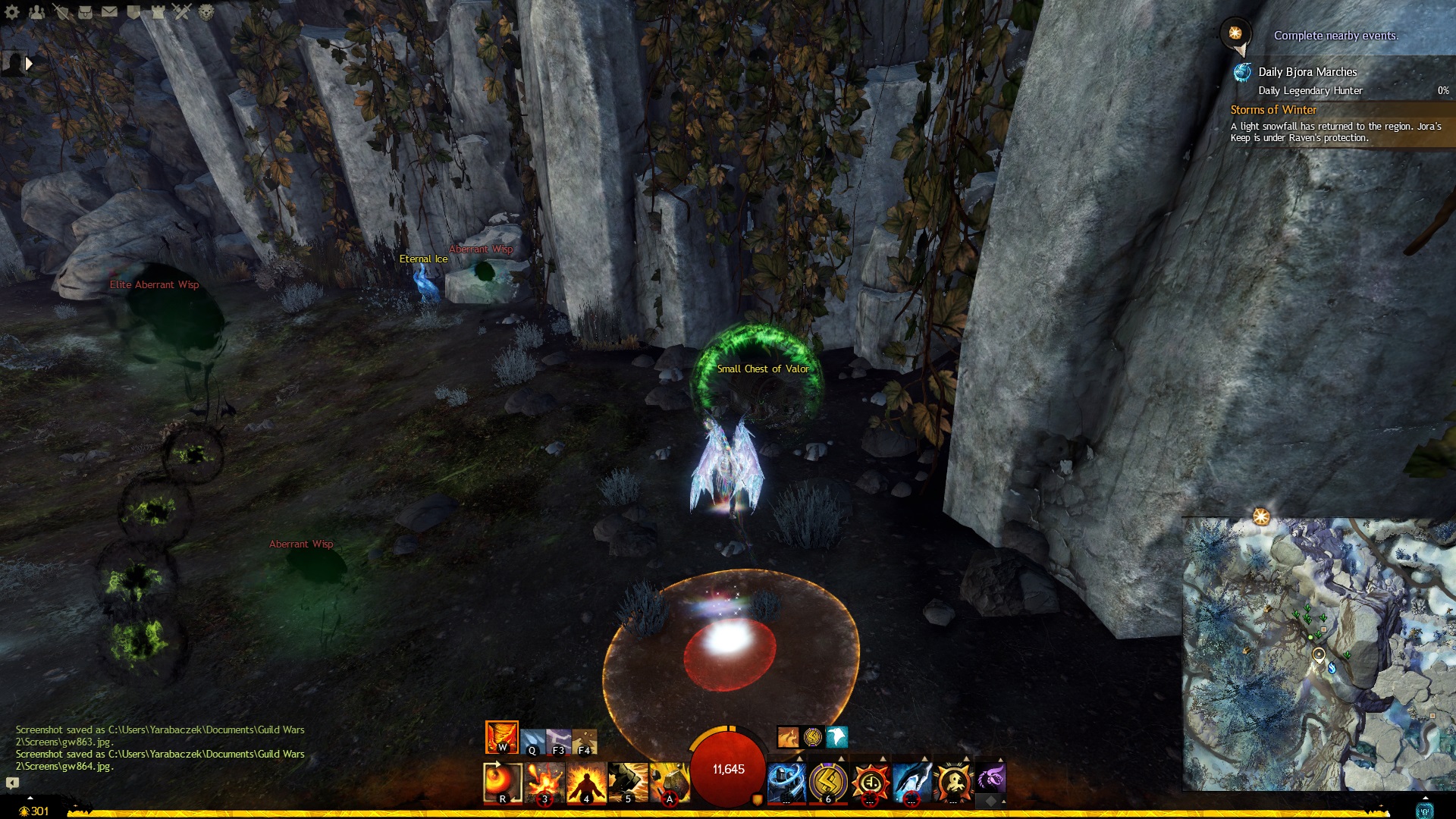1456x819 pixels.
Task: Select the Daily Bjora Marches tracker entry
Action: pos(1307,72)
